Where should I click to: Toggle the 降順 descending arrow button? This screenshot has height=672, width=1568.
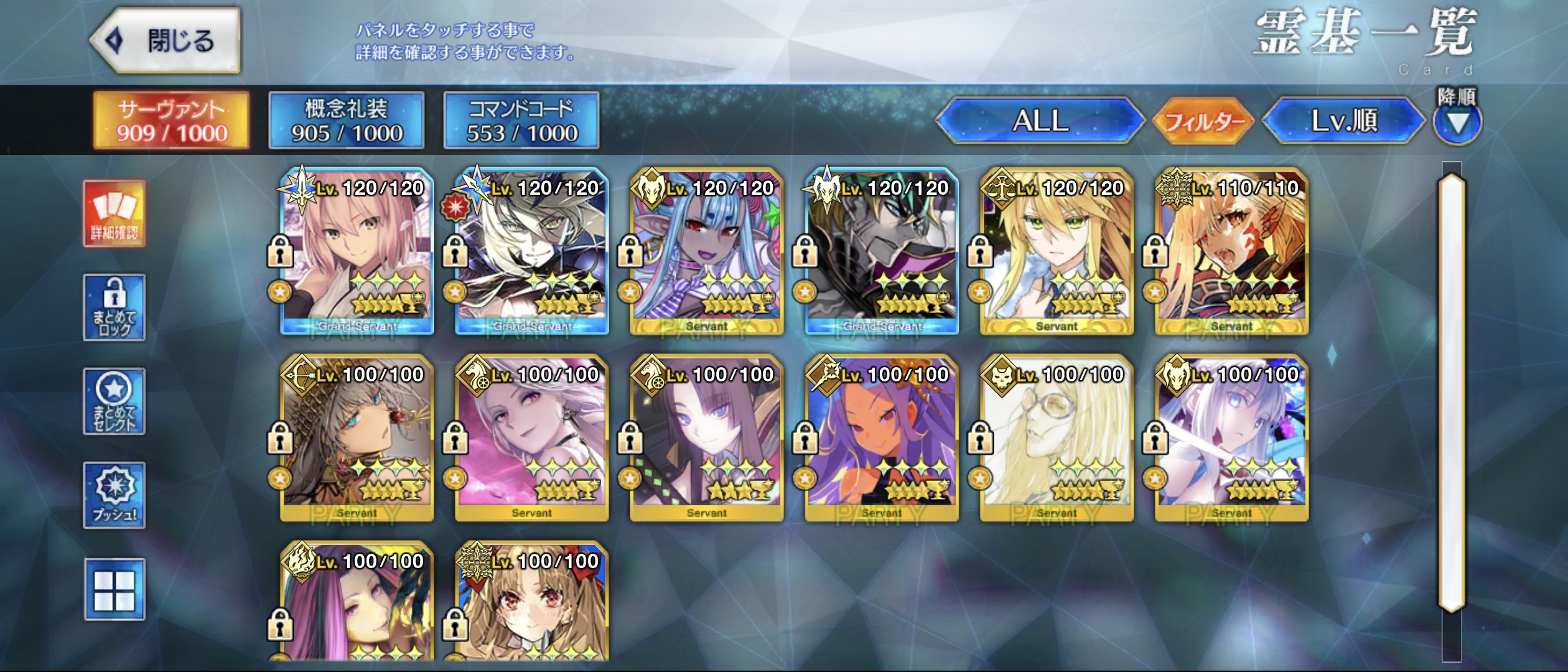[1457, 122]
